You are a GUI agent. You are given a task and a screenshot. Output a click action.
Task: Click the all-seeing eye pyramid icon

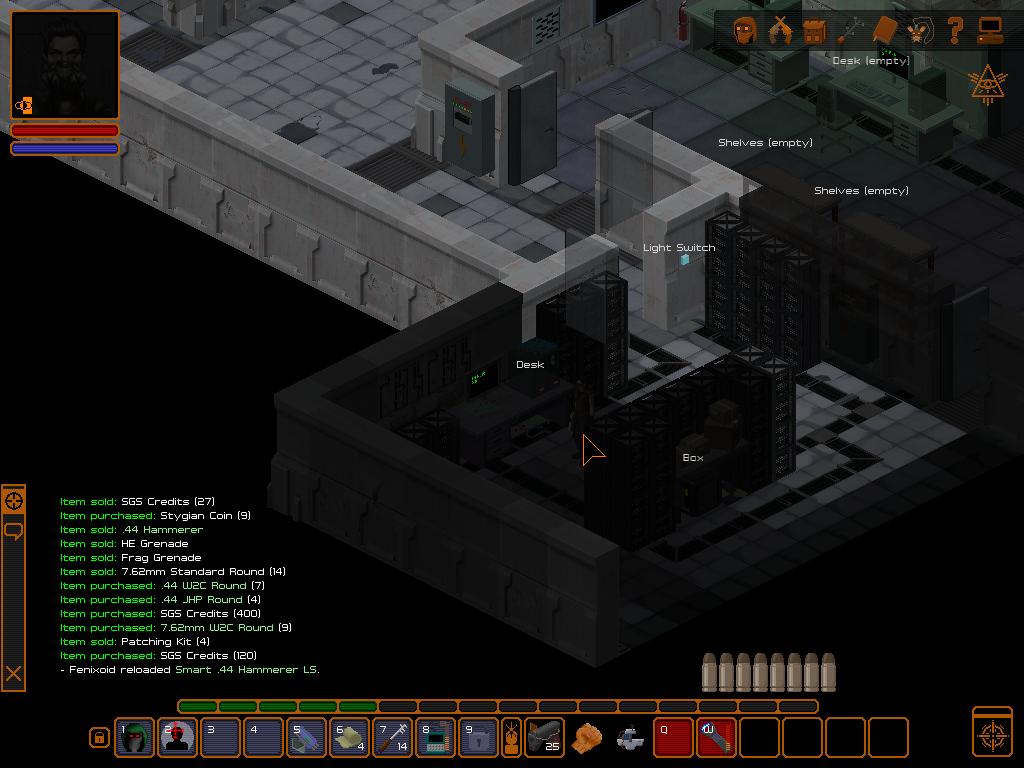[x=988, y=85]
